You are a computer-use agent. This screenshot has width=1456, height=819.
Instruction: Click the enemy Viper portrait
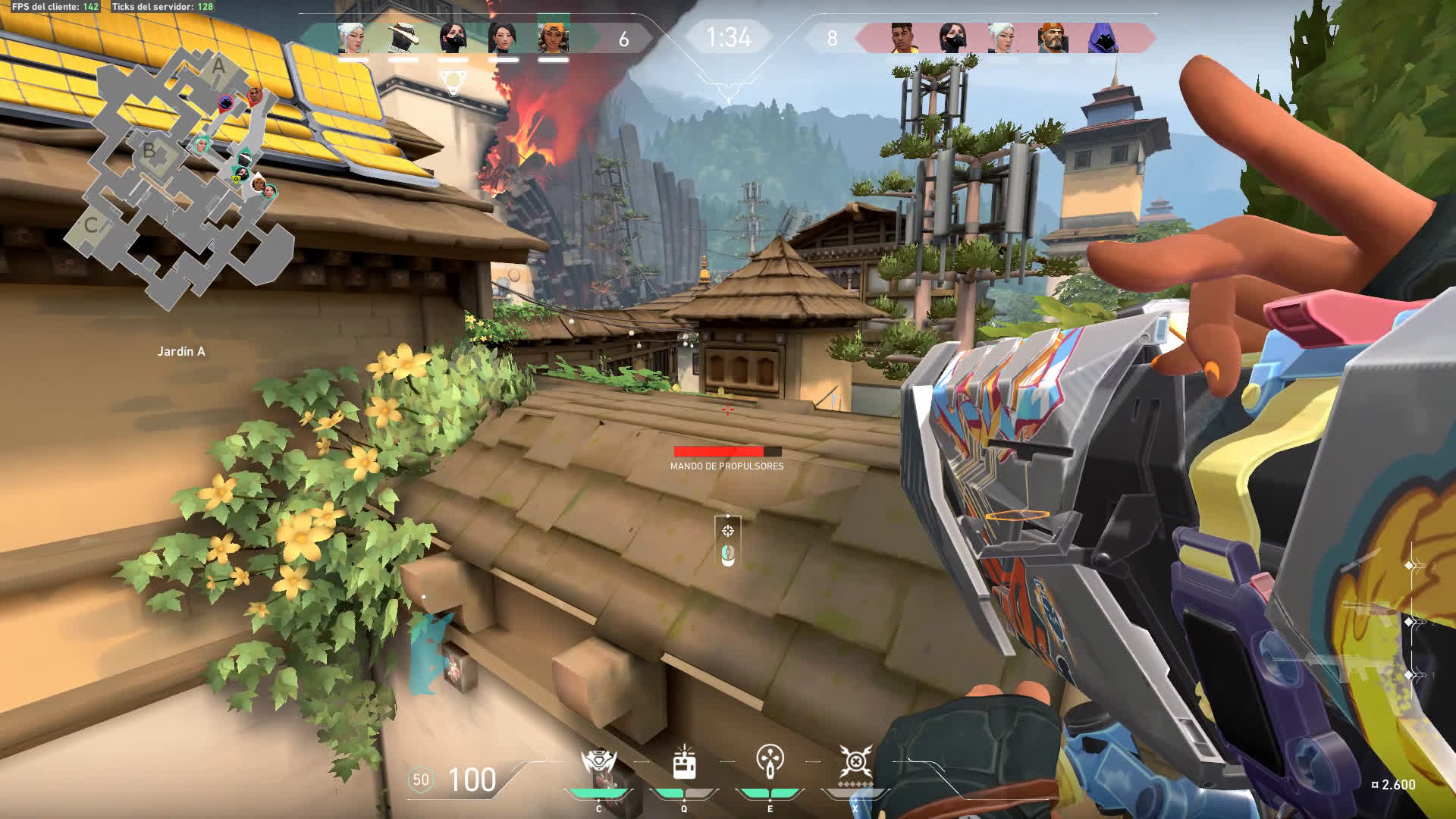pyautogui.click(x=952, y=37)
